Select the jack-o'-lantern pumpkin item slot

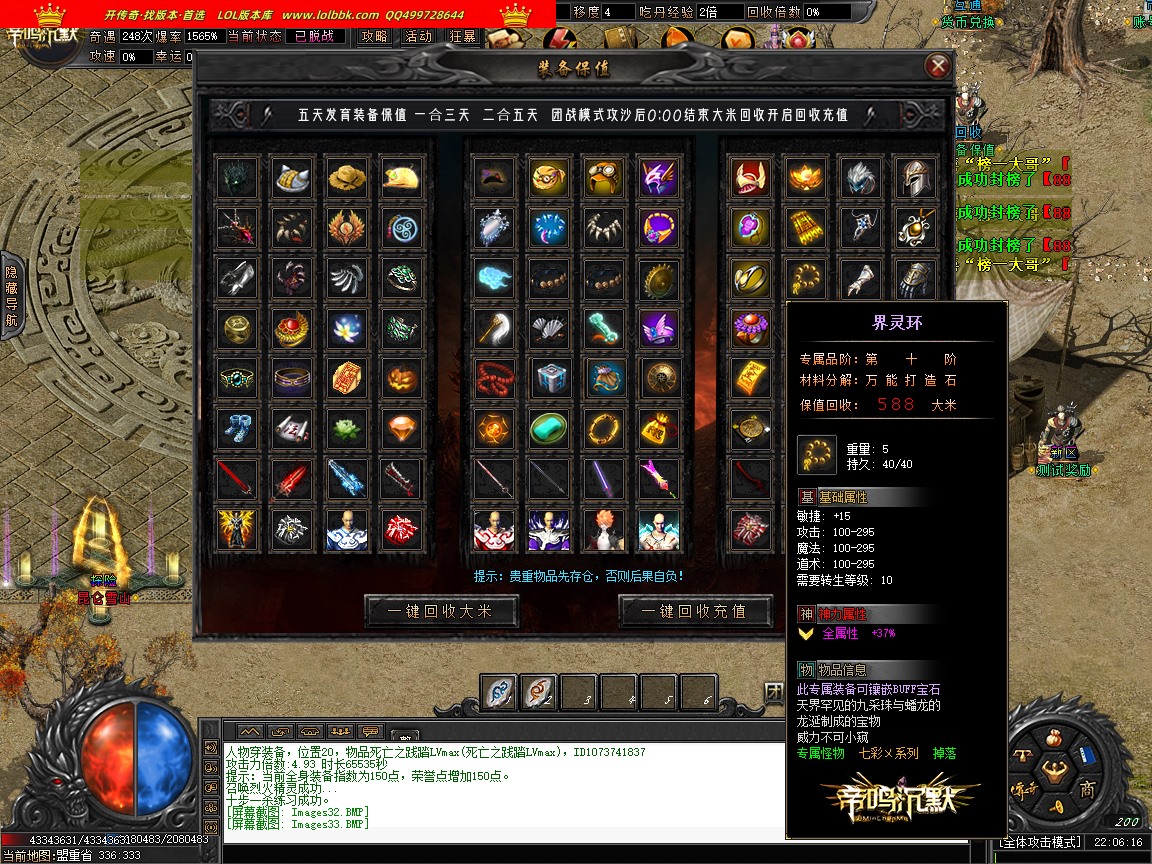point(402,377)
